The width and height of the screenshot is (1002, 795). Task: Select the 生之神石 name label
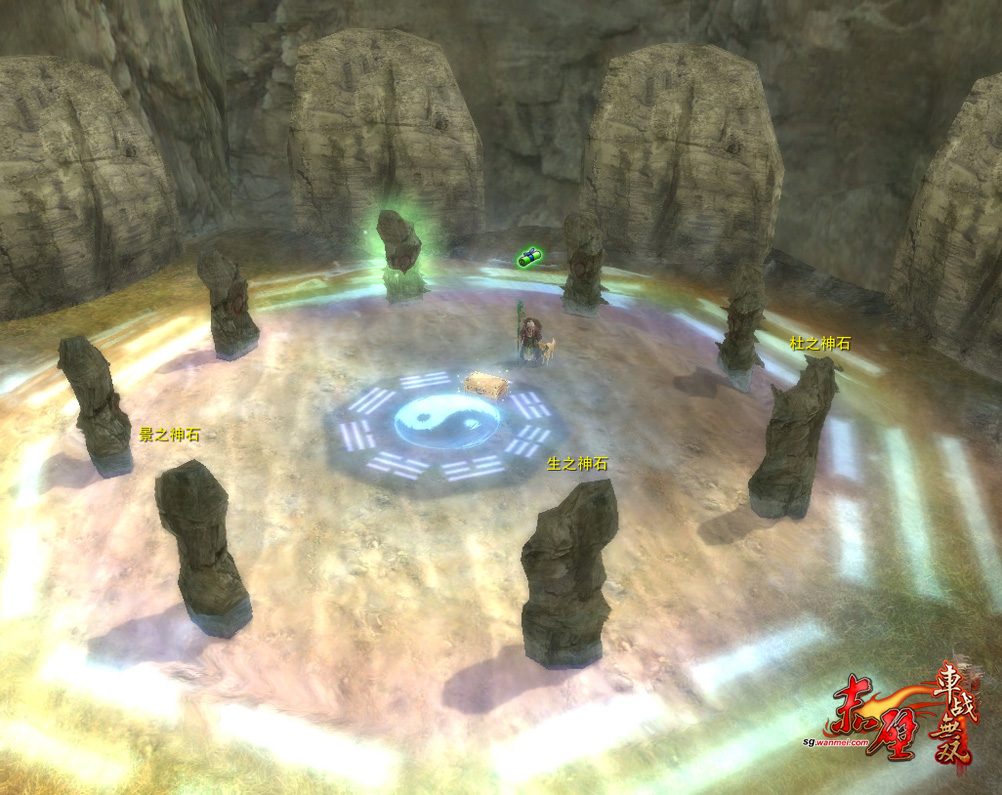coord(577,464)
